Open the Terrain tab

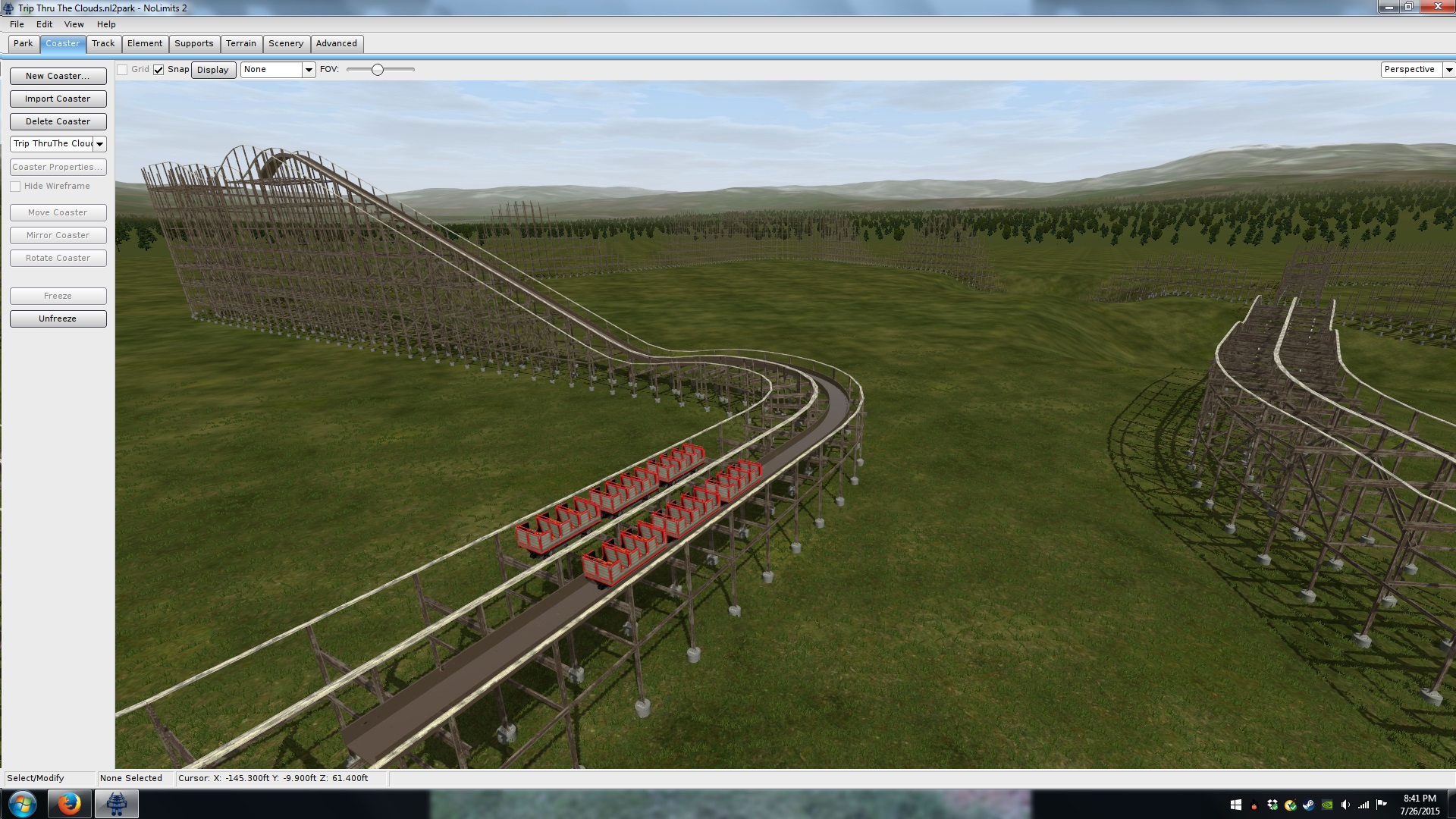pyautogui.click(x=241, y=43)
